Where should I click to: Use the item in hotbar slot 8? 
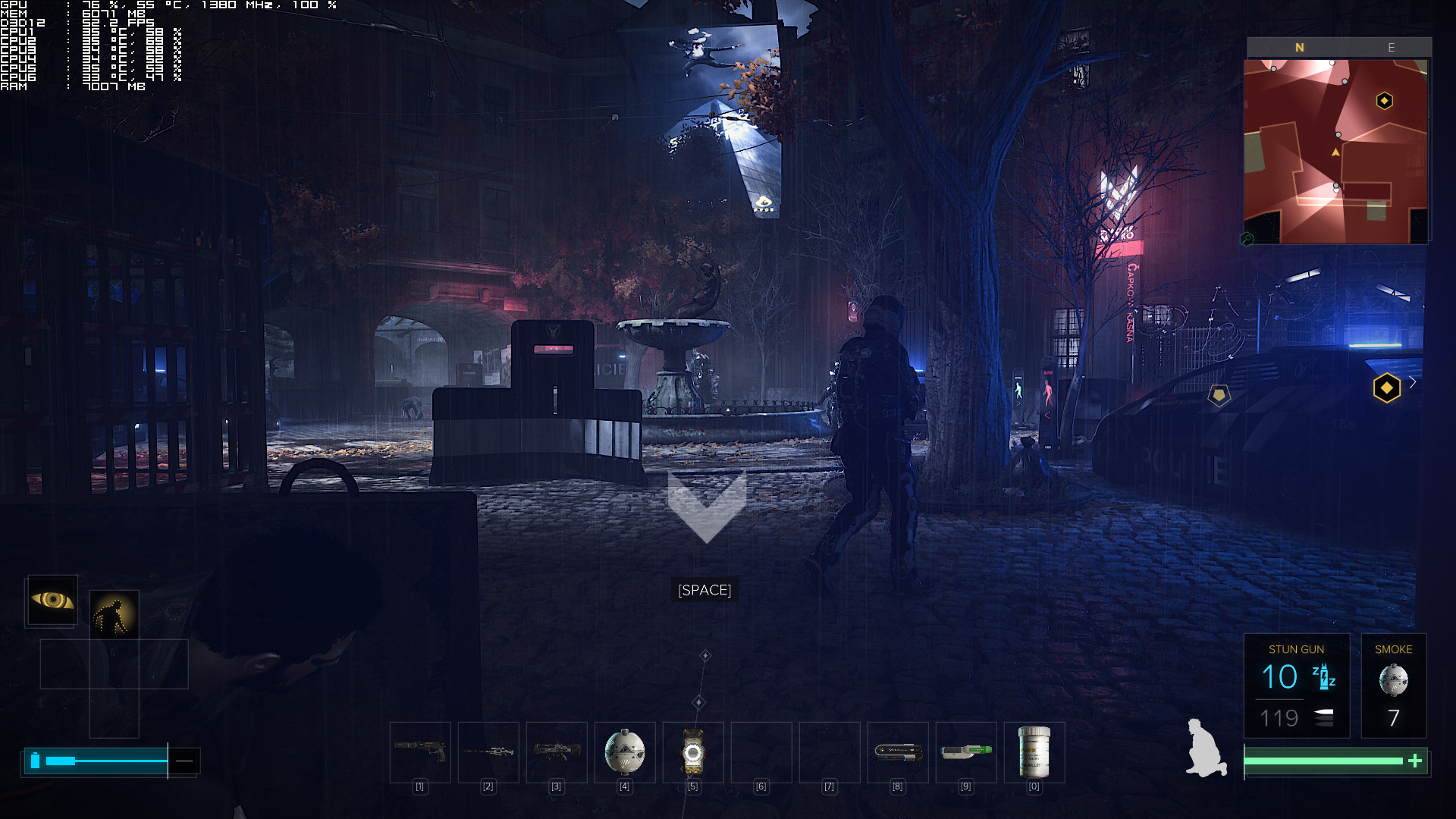898,752
